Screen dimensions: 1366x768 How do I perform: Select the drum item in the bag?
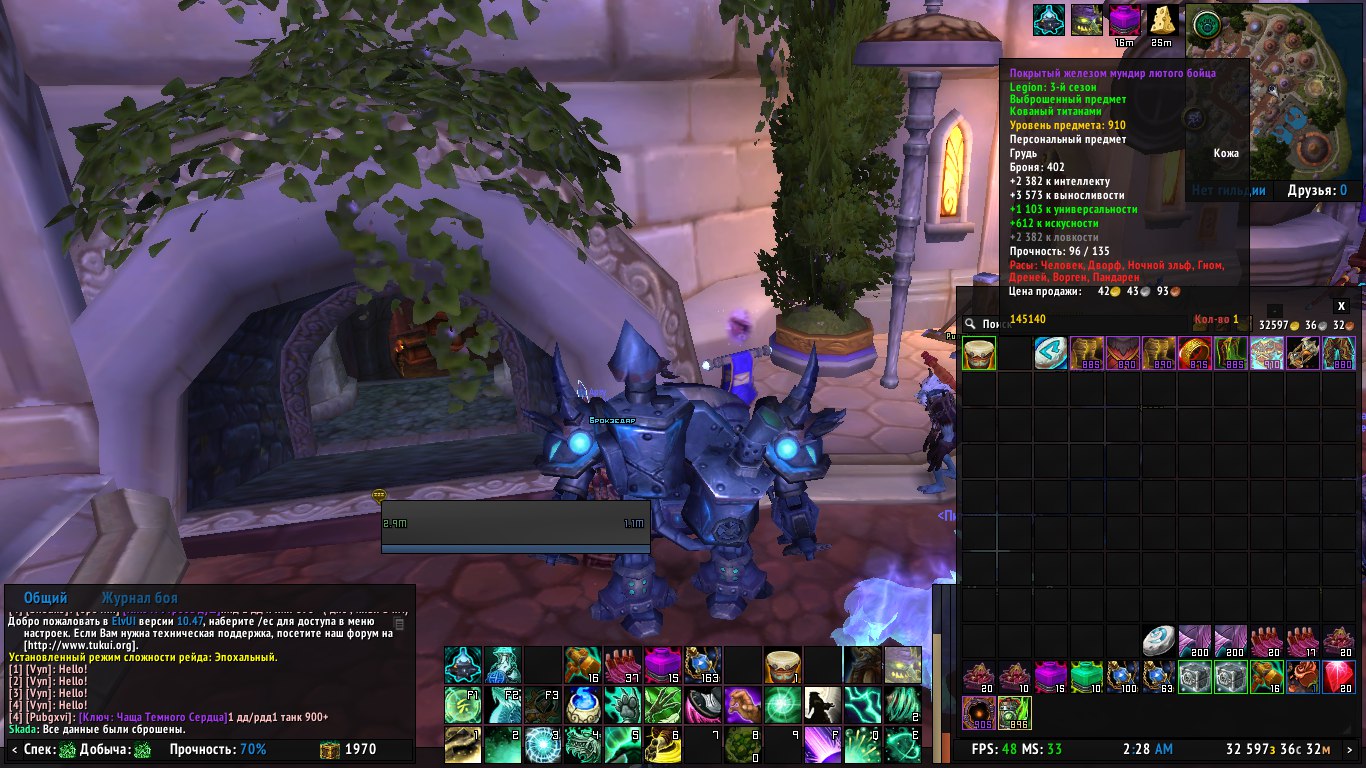pyautogui.click(x=979, y=353)
